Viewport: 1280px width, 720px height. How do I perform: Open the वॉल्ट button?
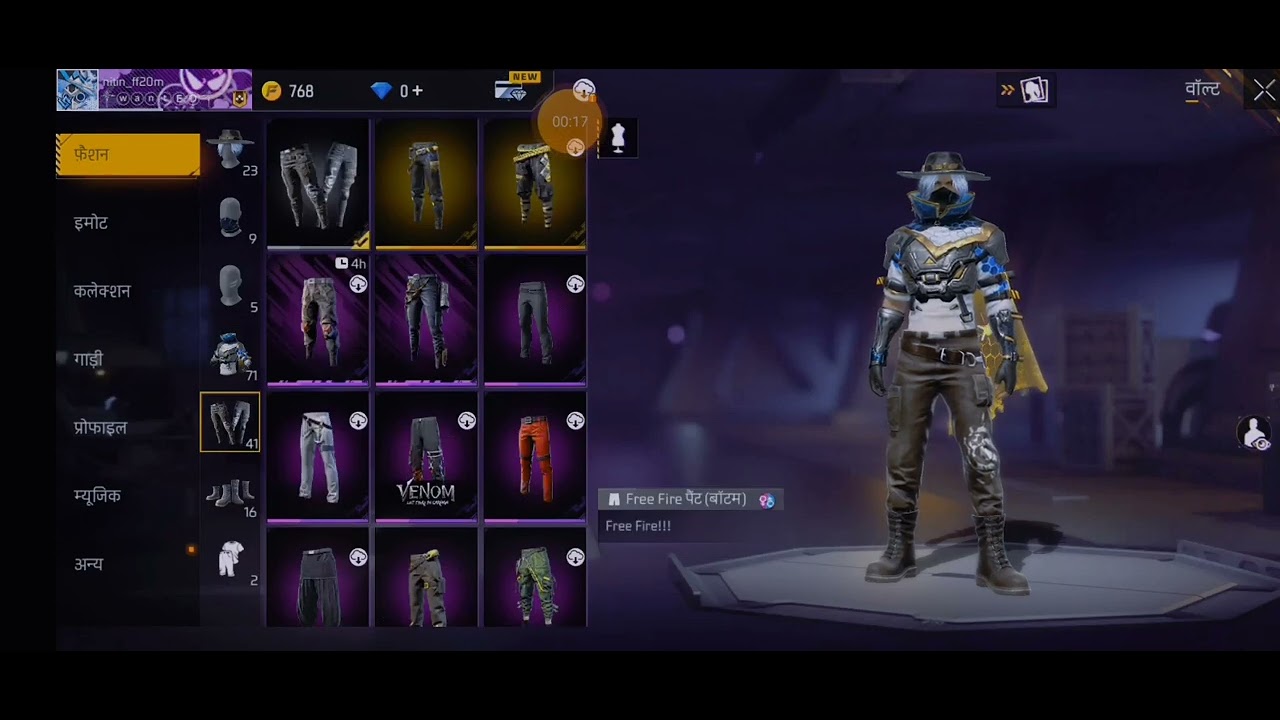coord(1202,90)
